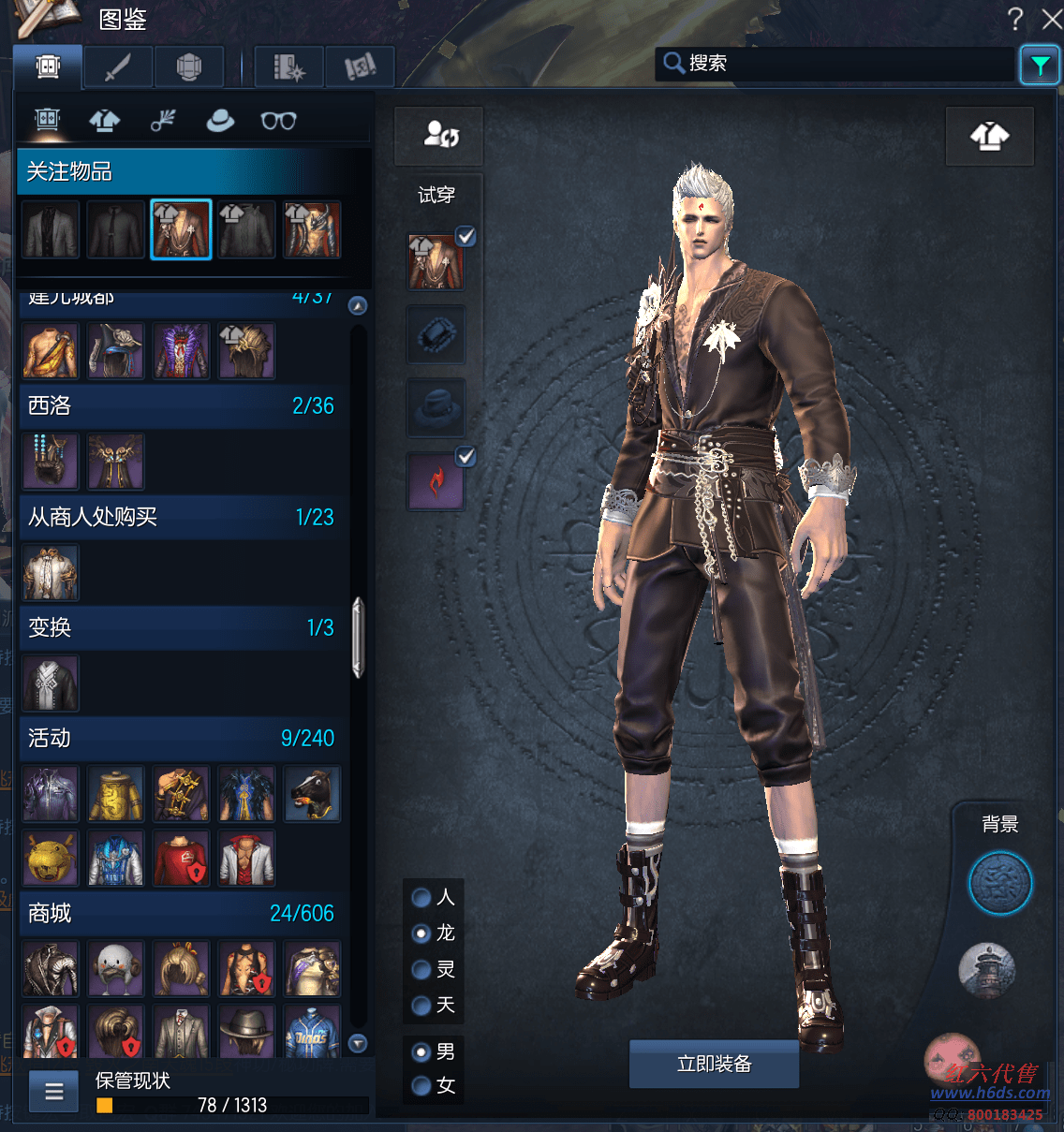Image resolution: width=1064 pixels, height=1132 pixels.
Task: Choose the round blue background swatch
Action: pyautogui.click(x=999, y=883)
